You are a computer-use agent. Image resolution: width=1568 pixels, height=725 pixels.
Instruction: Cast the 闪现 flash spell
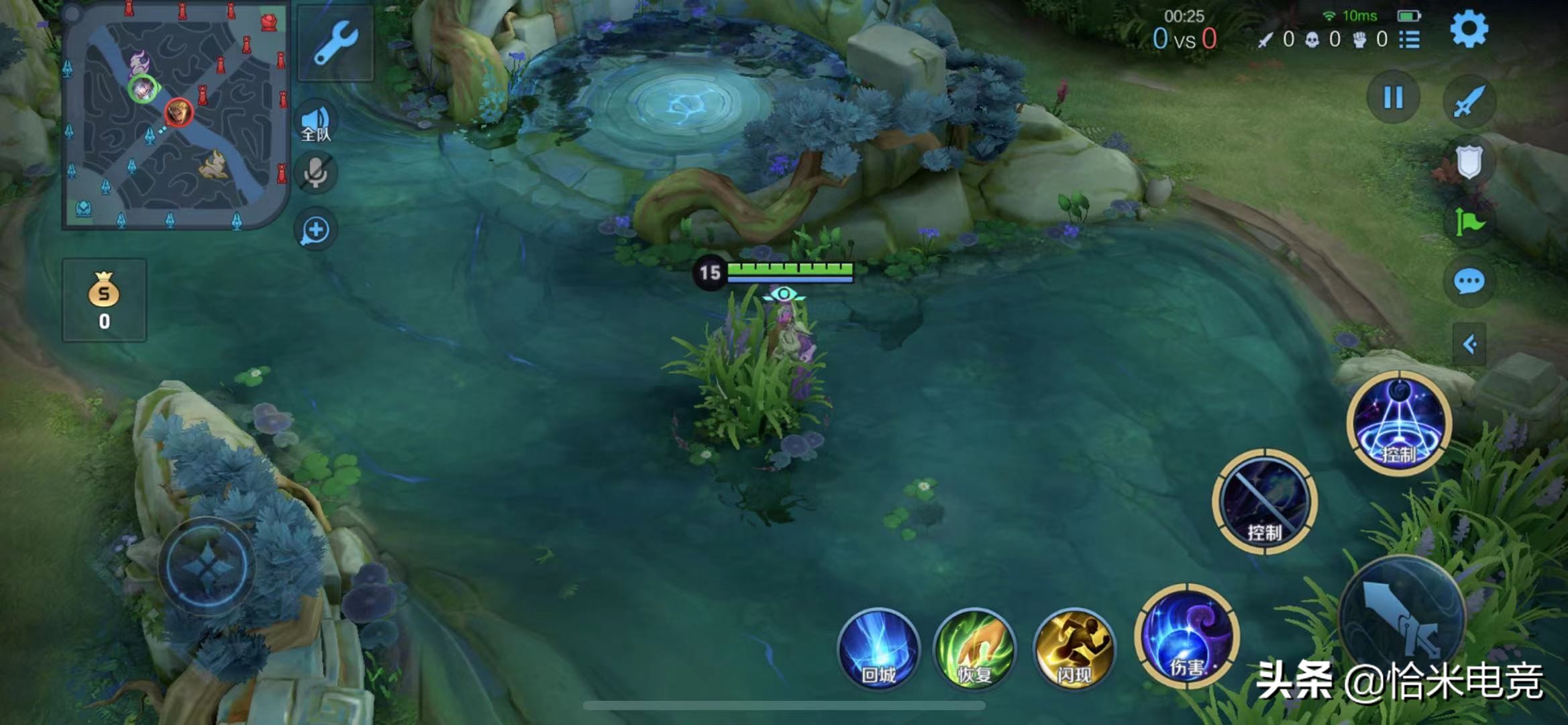1074,649
